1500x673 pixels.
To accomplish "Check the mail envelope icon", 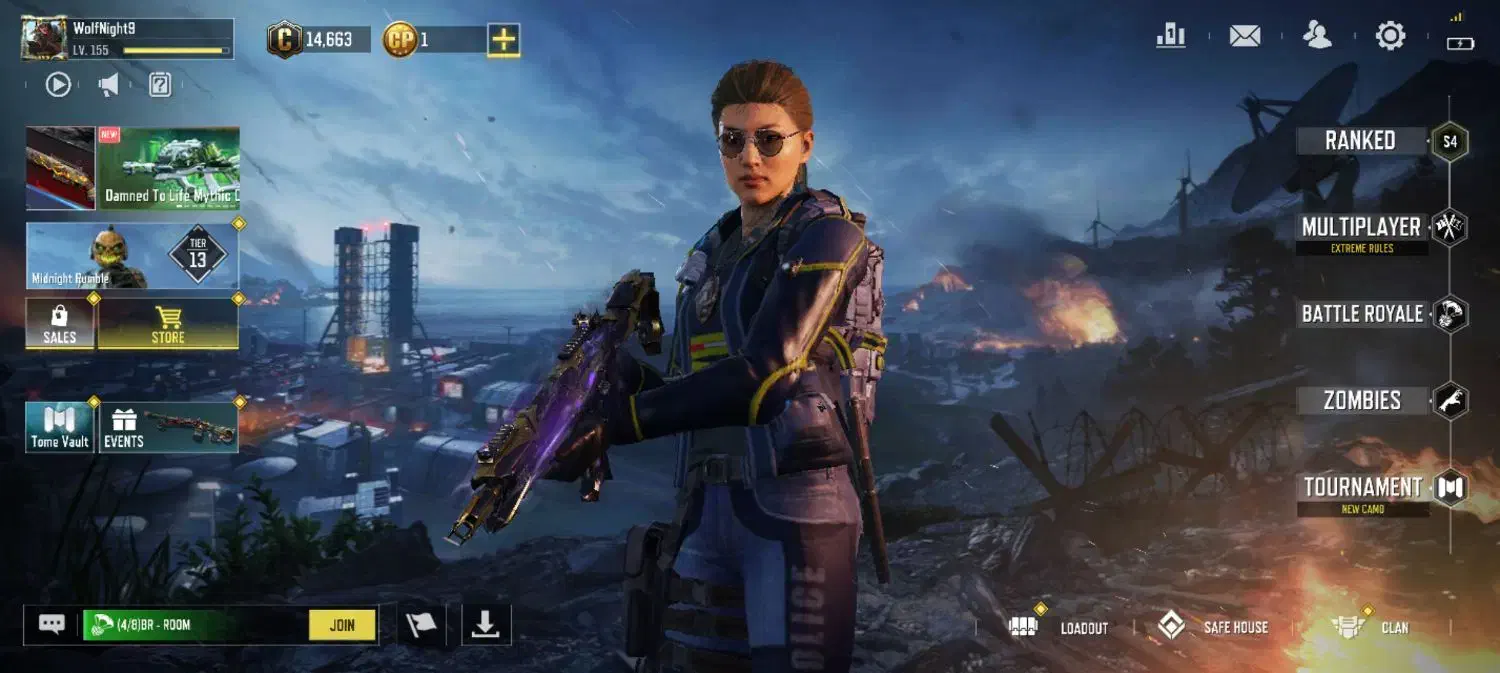I will 1244,36.
